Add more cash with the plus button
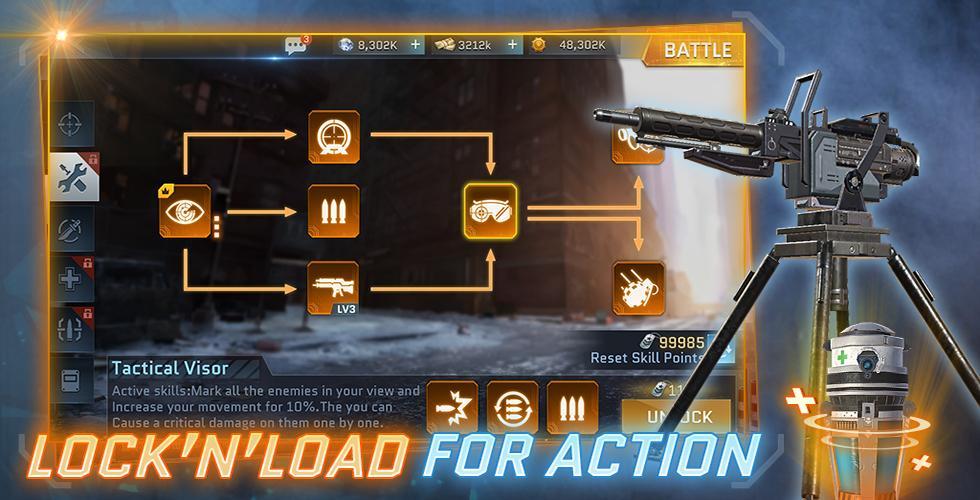 tap(513, 45)
